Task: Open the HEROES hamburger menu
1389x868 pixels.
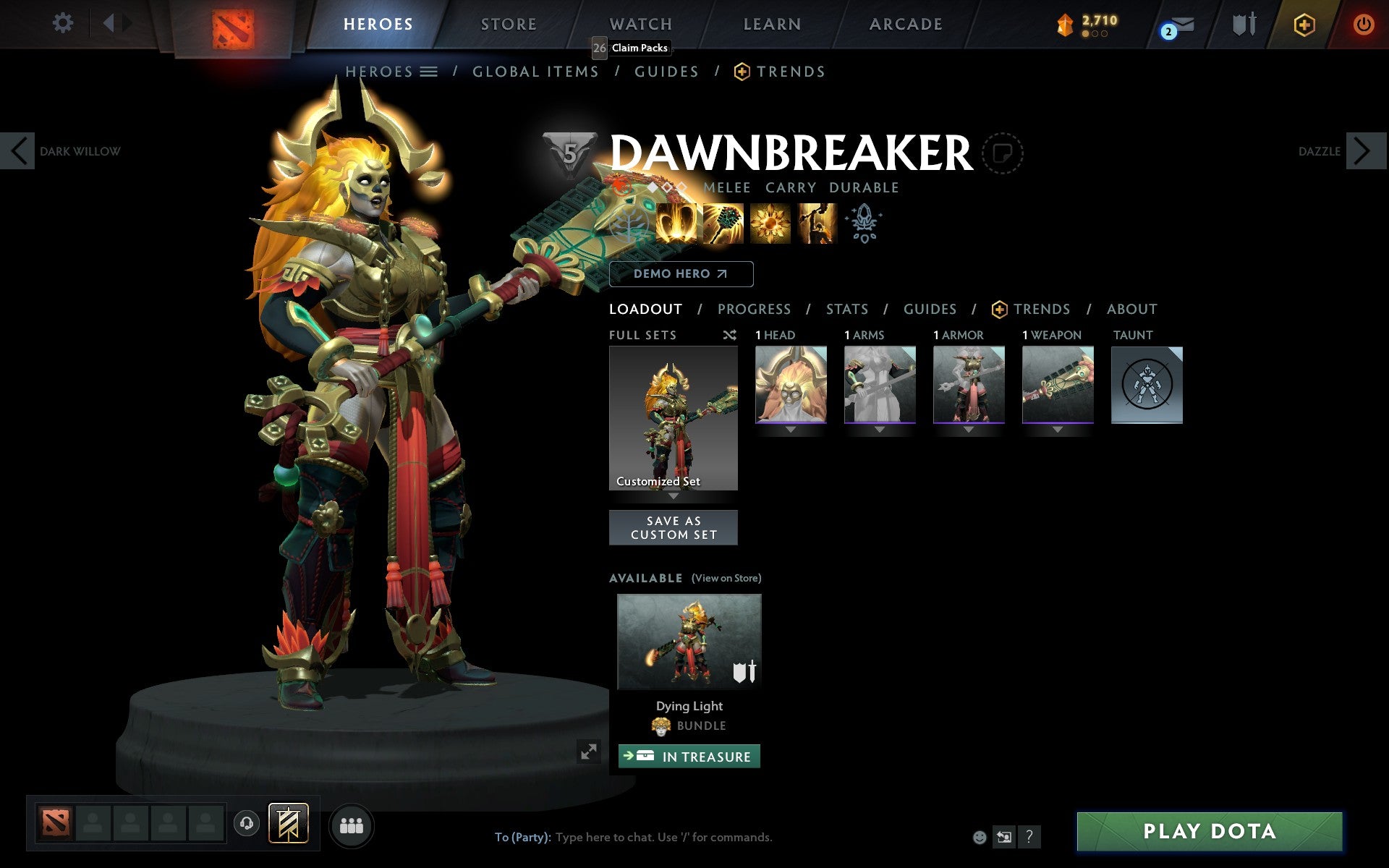Action: click(430, 72)
